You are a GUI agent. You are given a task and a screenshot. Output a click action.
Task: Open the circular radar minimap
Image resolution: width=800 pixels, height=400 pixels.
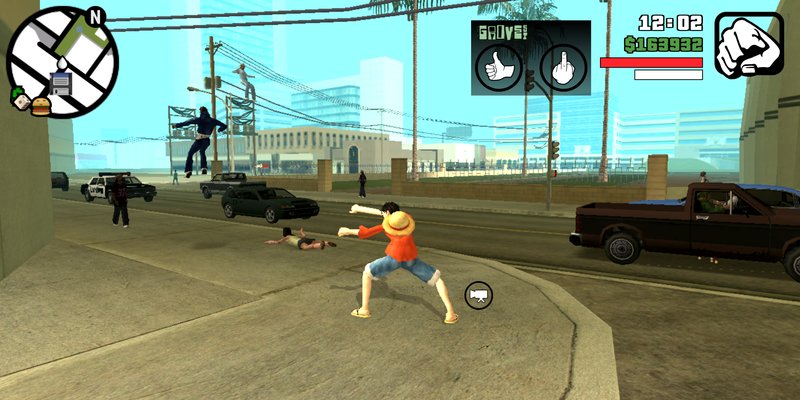pyautogui.click(x=62, y=62)
